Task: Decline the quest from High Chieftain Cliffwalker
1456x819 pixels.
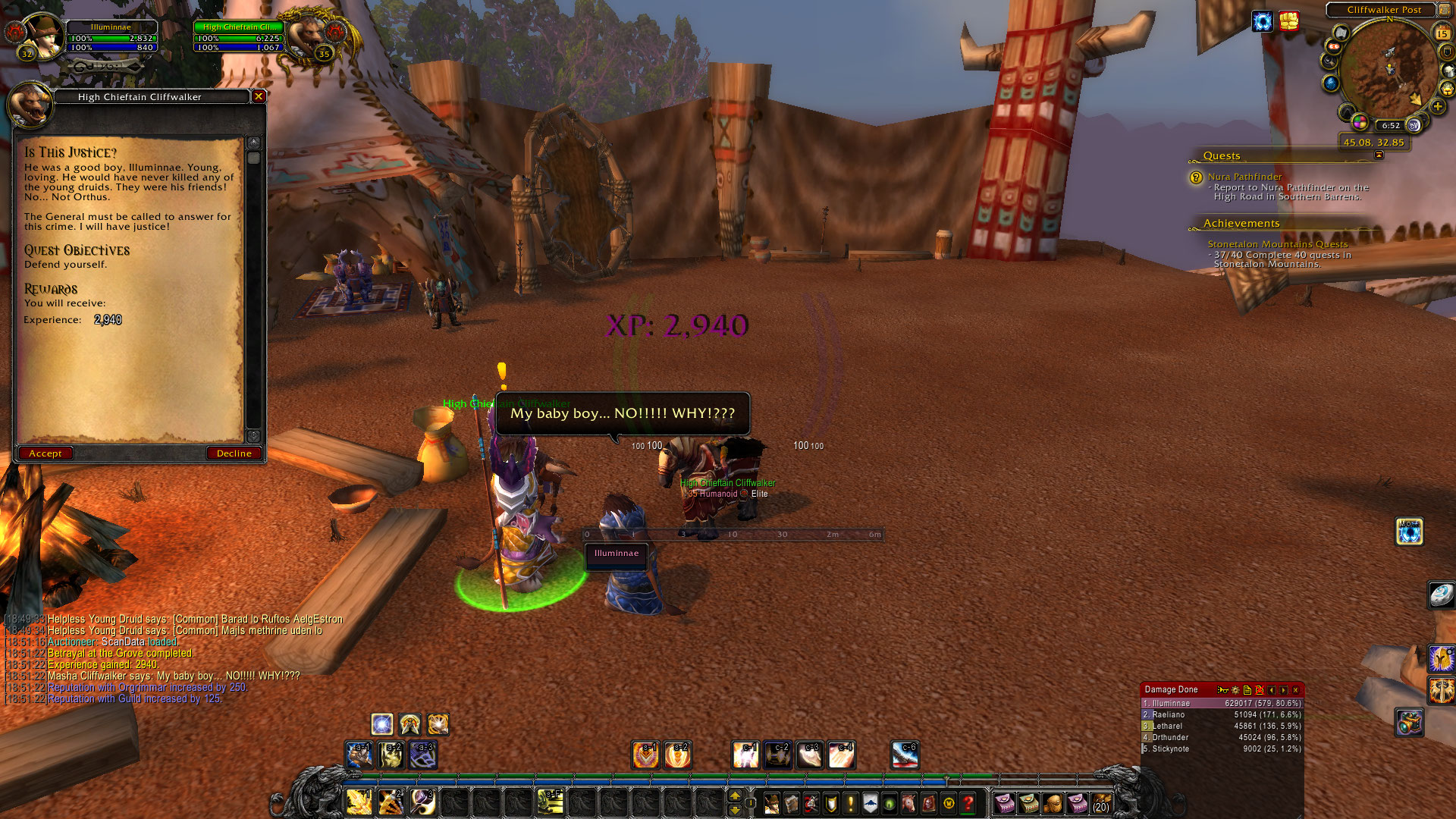Action: pos(234,453)
